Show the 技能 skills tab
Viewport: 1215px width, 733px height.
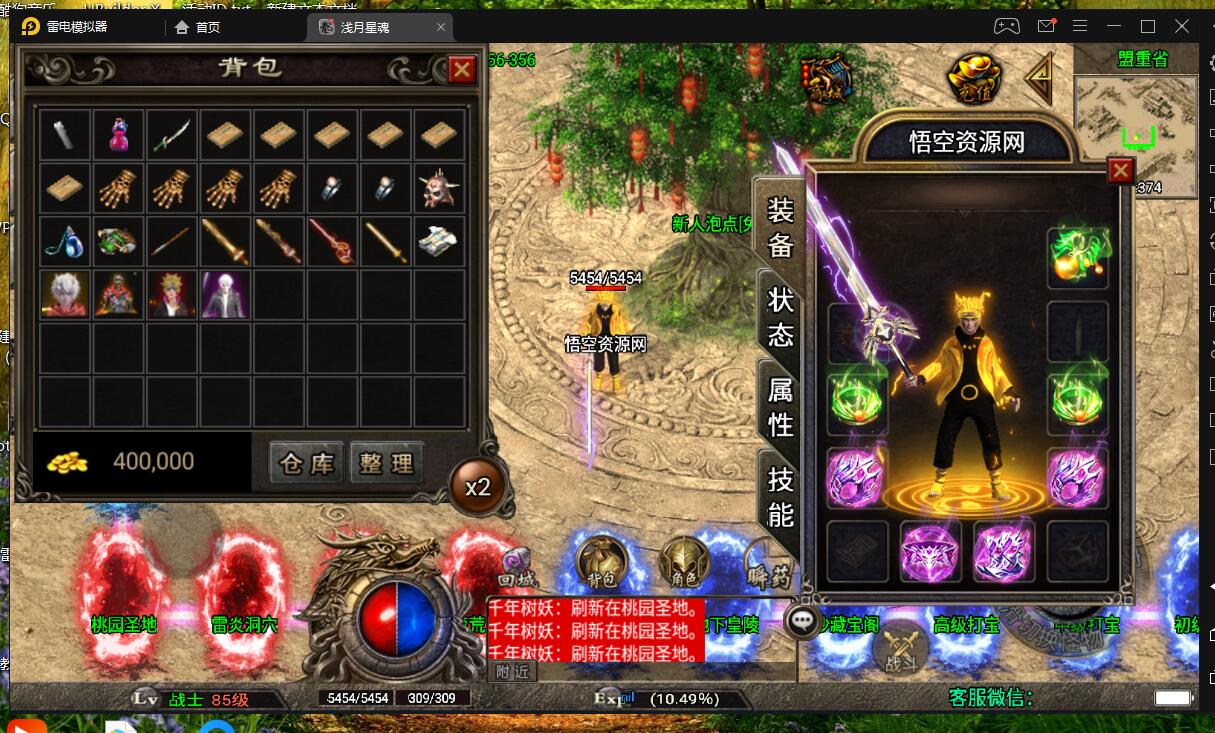tap(780, 497)
